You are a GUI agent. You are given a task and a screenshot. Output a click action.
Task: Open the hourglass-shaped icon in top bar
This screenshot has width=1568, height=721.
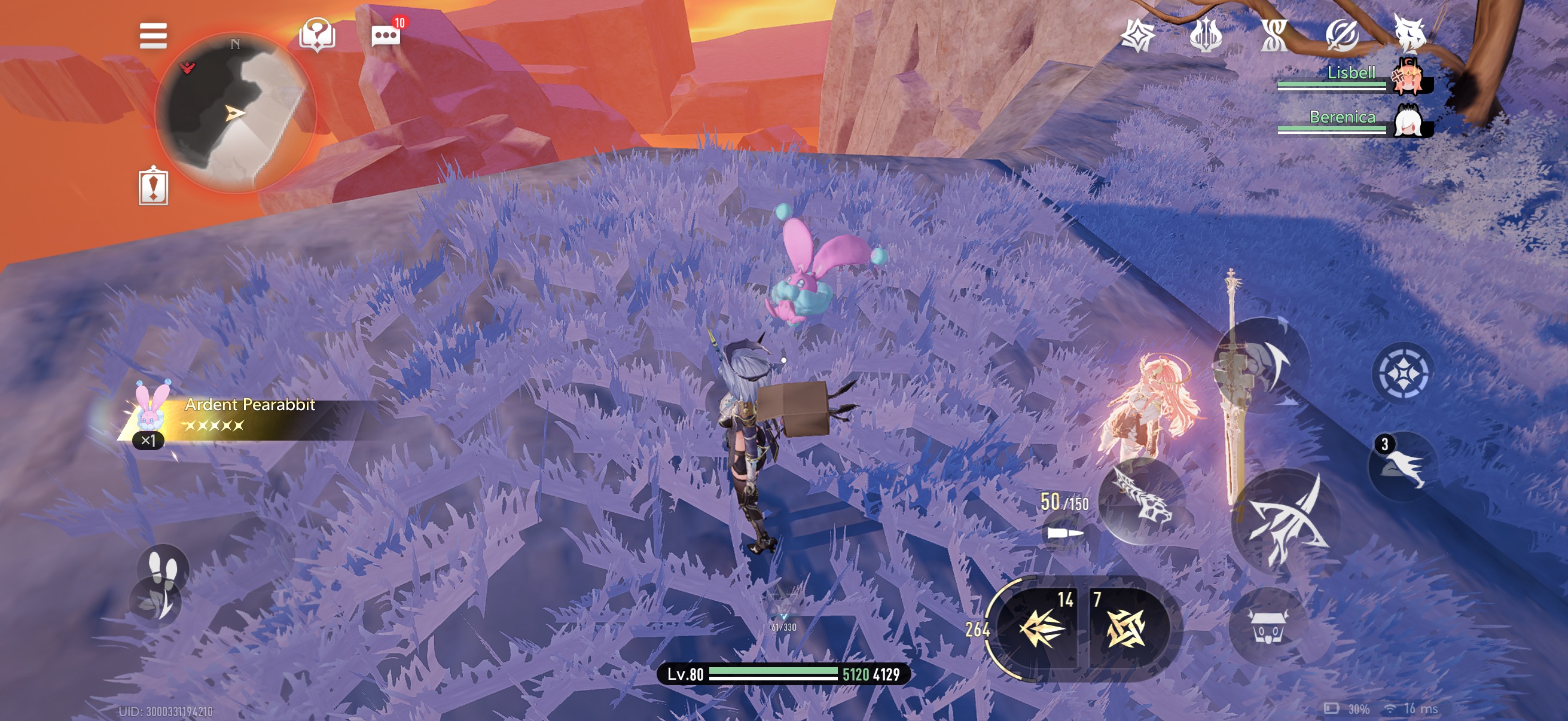click(x=1274, y=36)
